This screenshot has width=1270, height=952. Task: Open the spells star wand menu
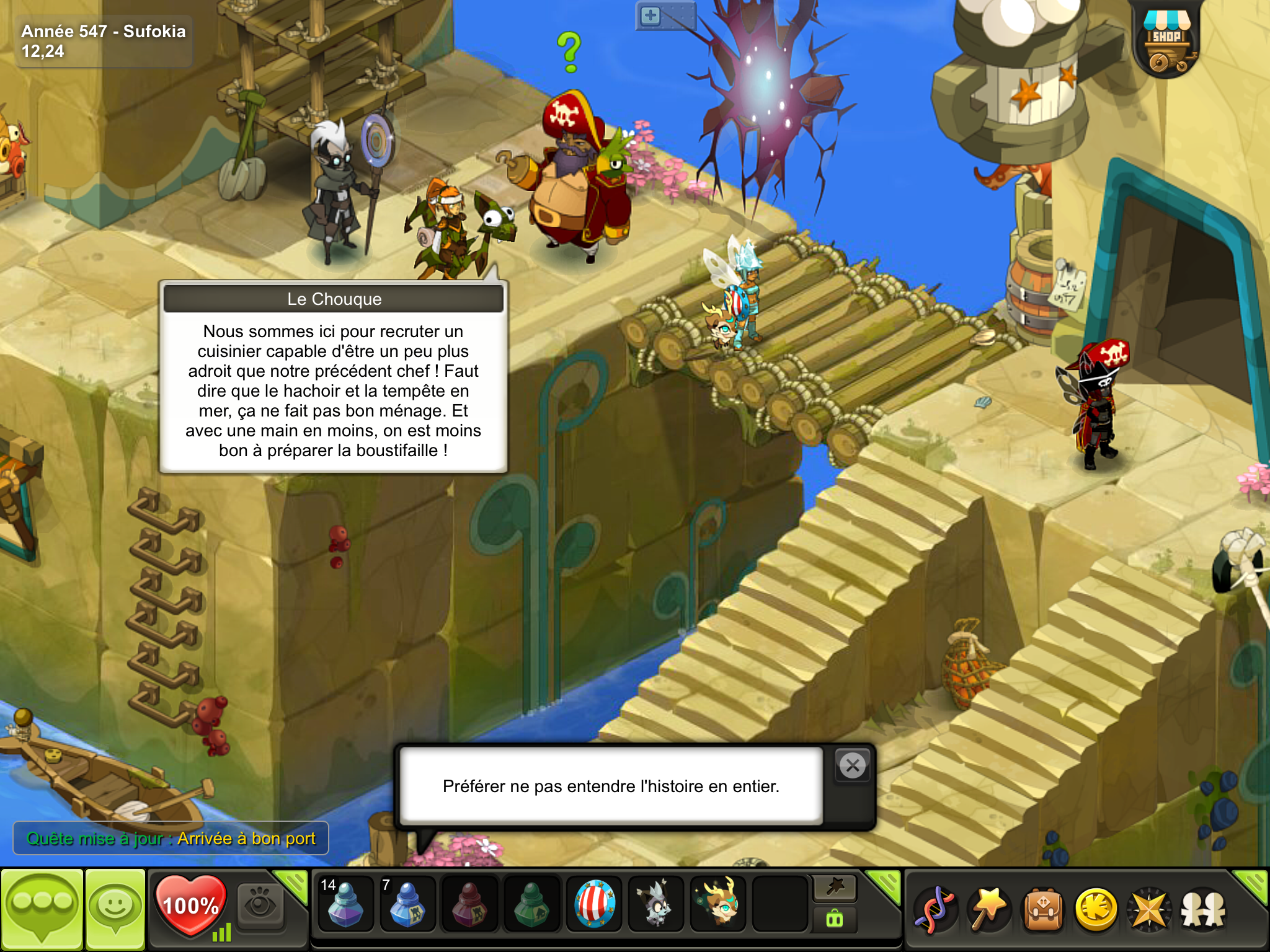(x=988, y=910)
